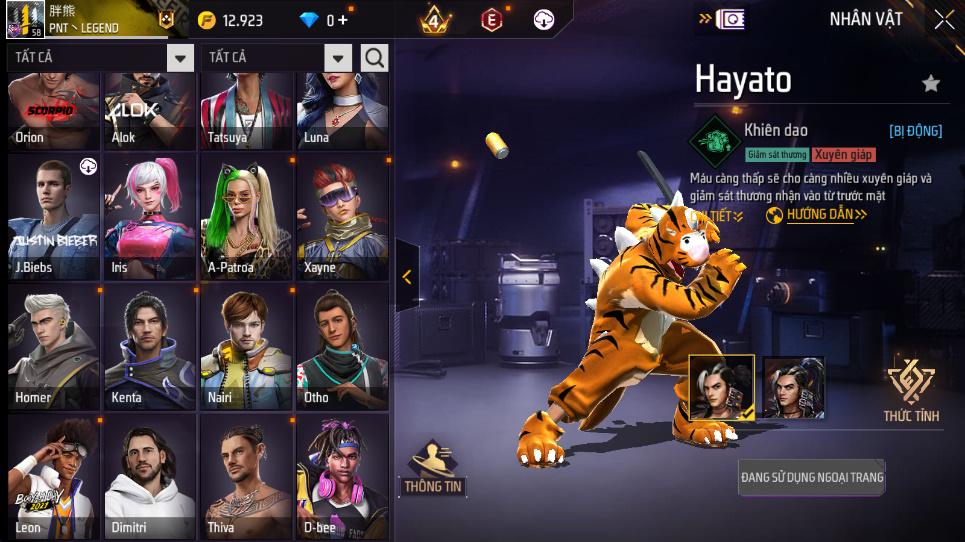Open the character search magnifier
The height and width of the screenshot is (542, 965).
374,58
